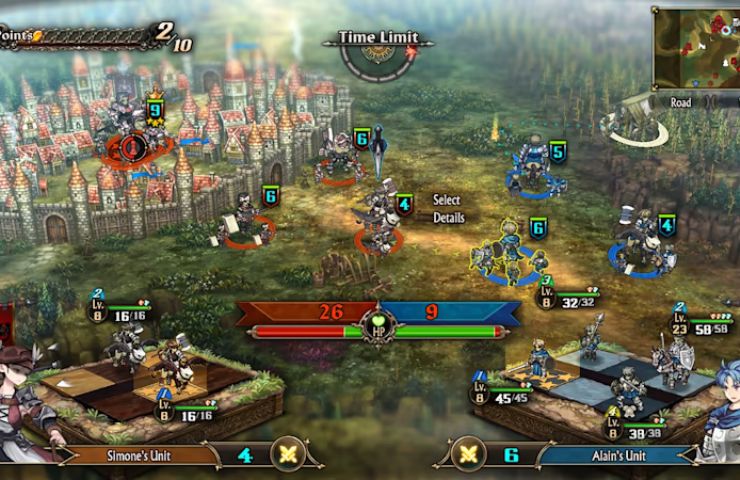The height and width of the screenshot is (480, 740).
Task: Open Details for the targeted enemy unit
Action: point(449,217)
